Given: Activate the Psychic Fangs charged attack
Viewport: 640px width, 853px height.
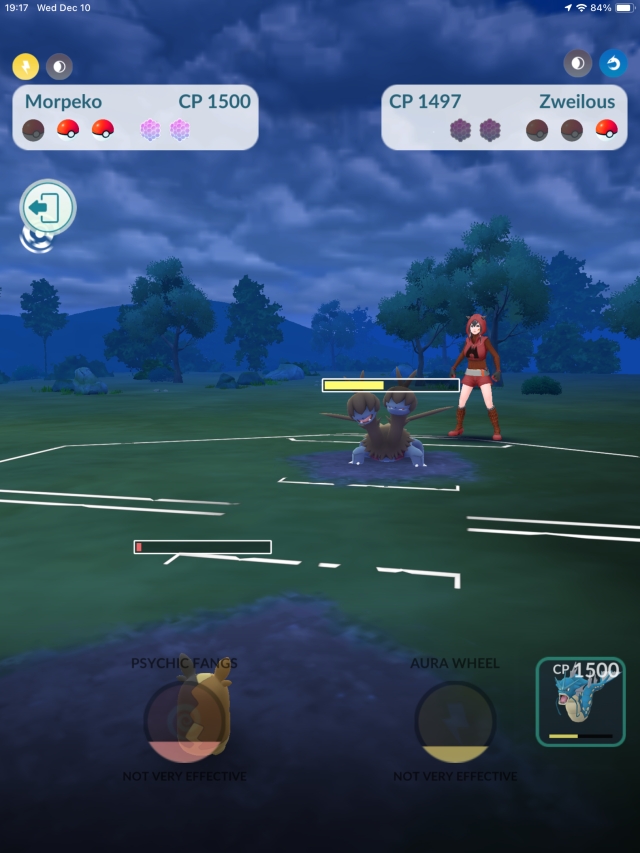Looking at the screenshot, I should point(185,721).
